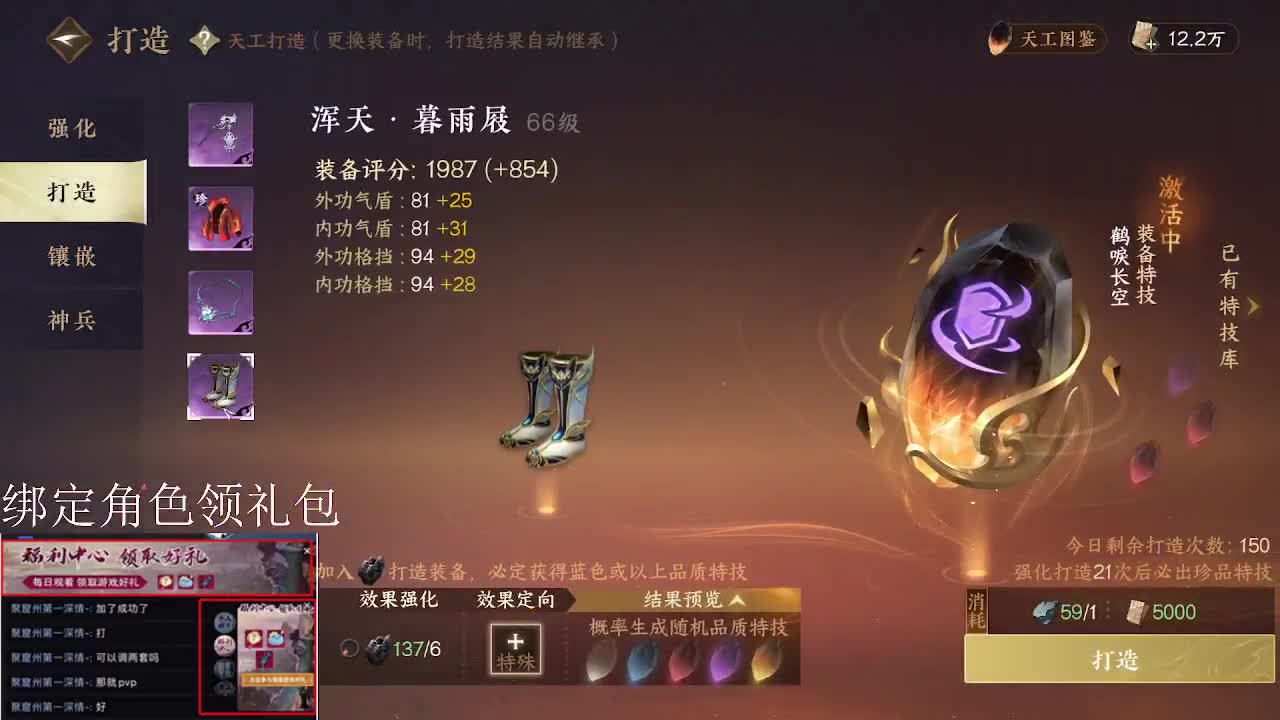Go to the 强化 tab
1280x720 pixels.
click(71, 128)
